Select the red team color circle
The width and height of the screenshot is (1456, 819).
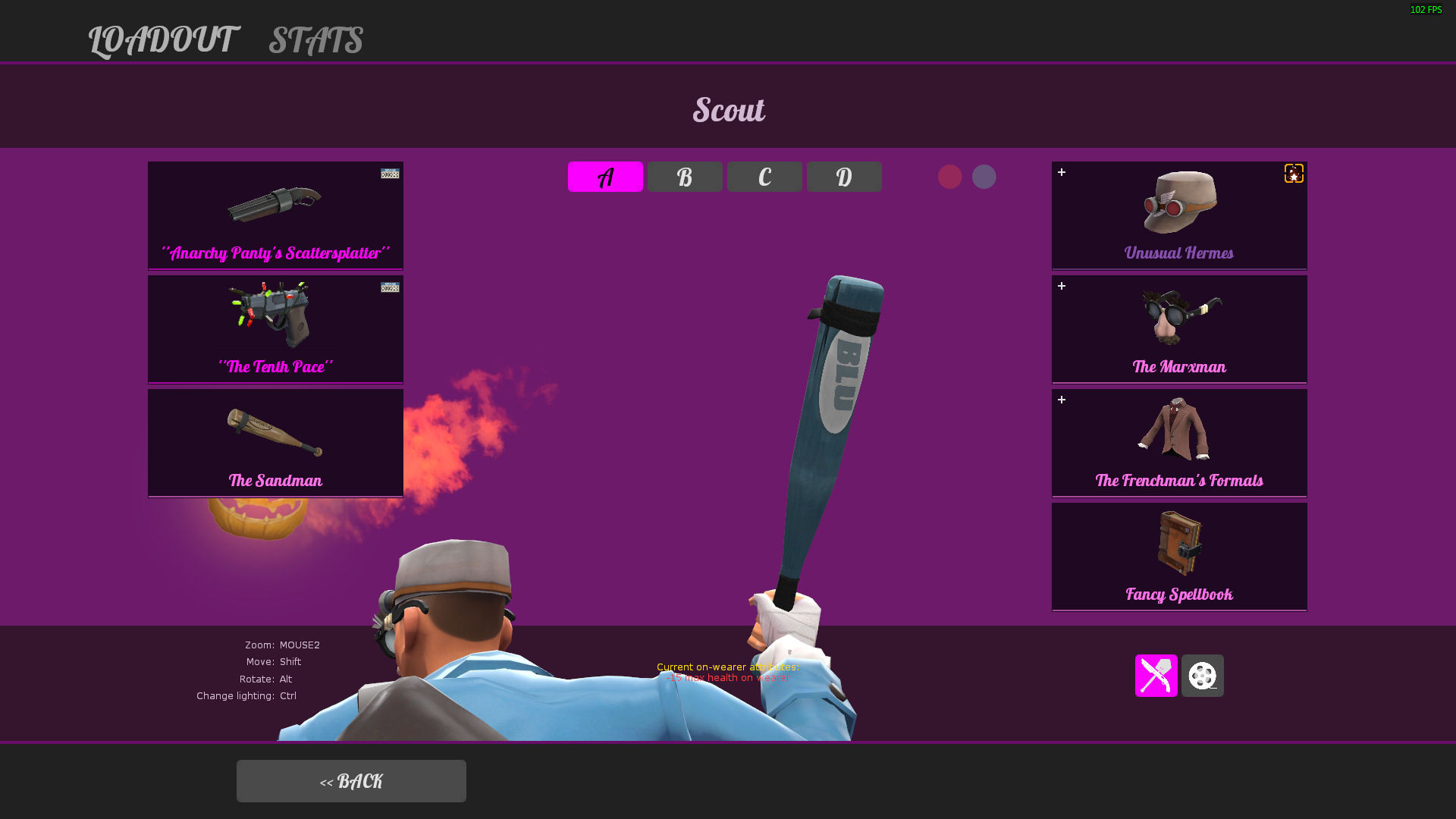(950, 176)
